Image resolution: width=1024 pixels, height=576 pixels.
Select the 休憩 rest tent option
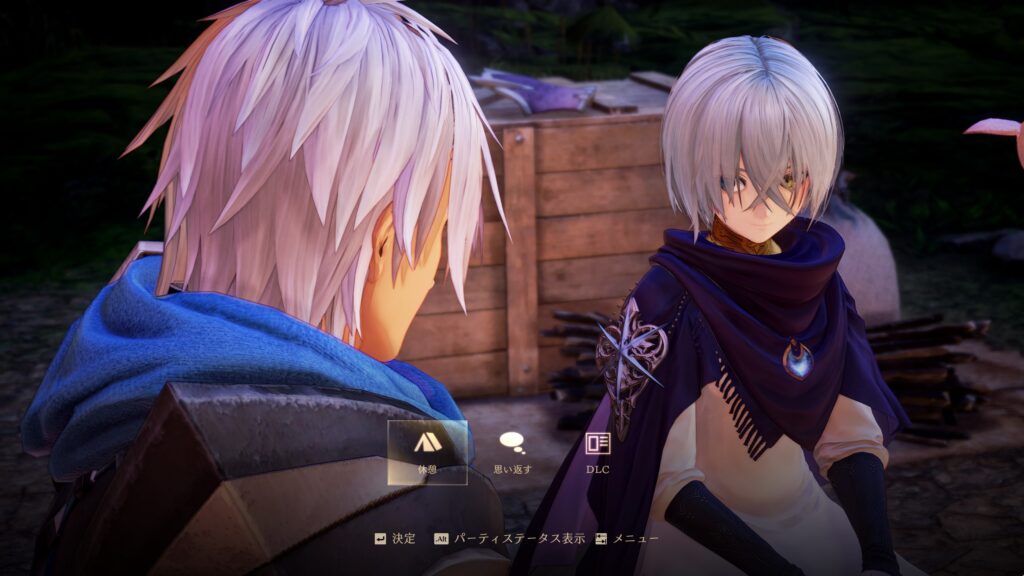[x=427, y=451]
